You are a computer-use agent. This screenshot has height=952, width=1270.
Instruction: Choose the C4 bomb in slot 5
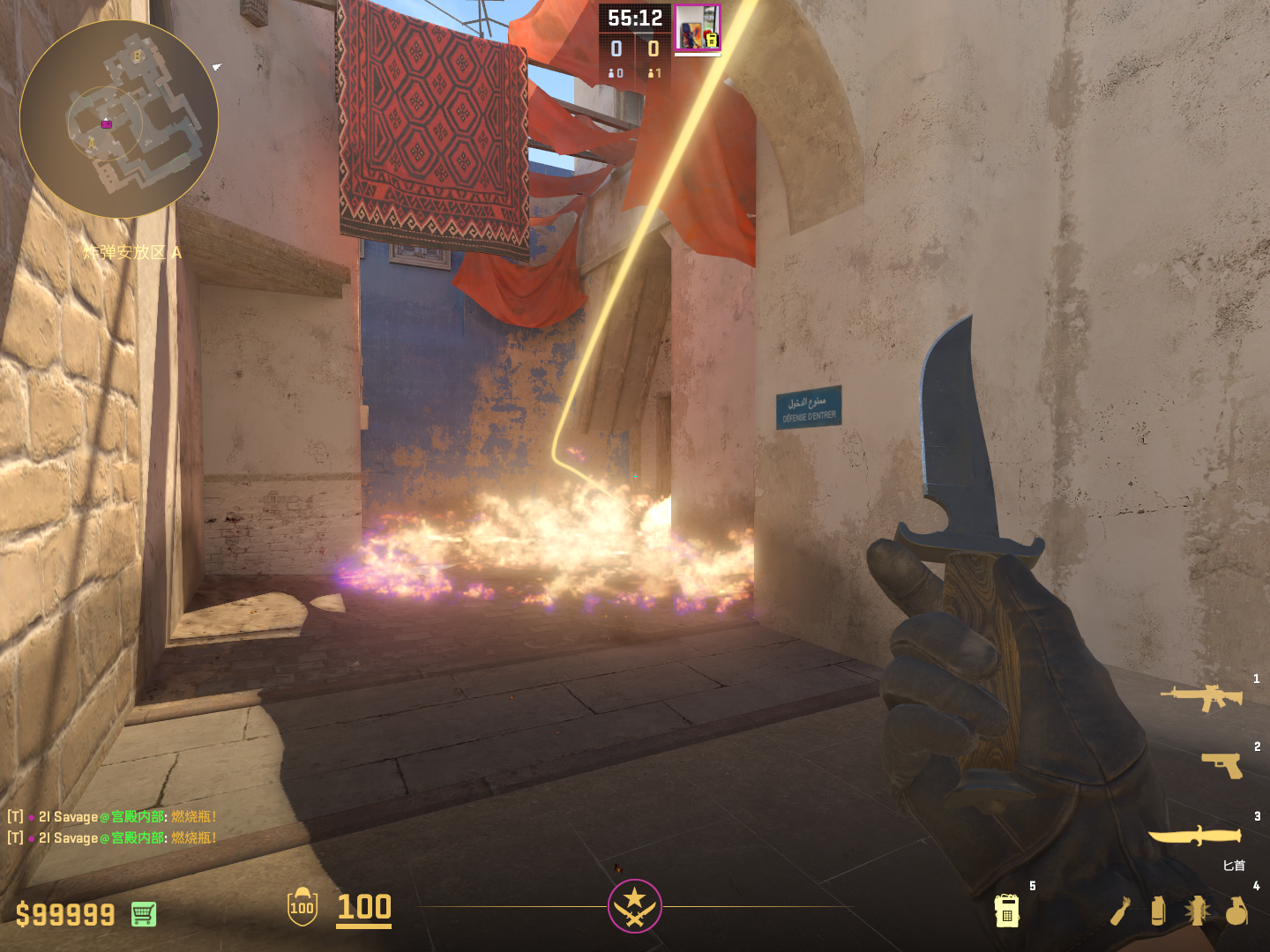(x=1006, y=911)
